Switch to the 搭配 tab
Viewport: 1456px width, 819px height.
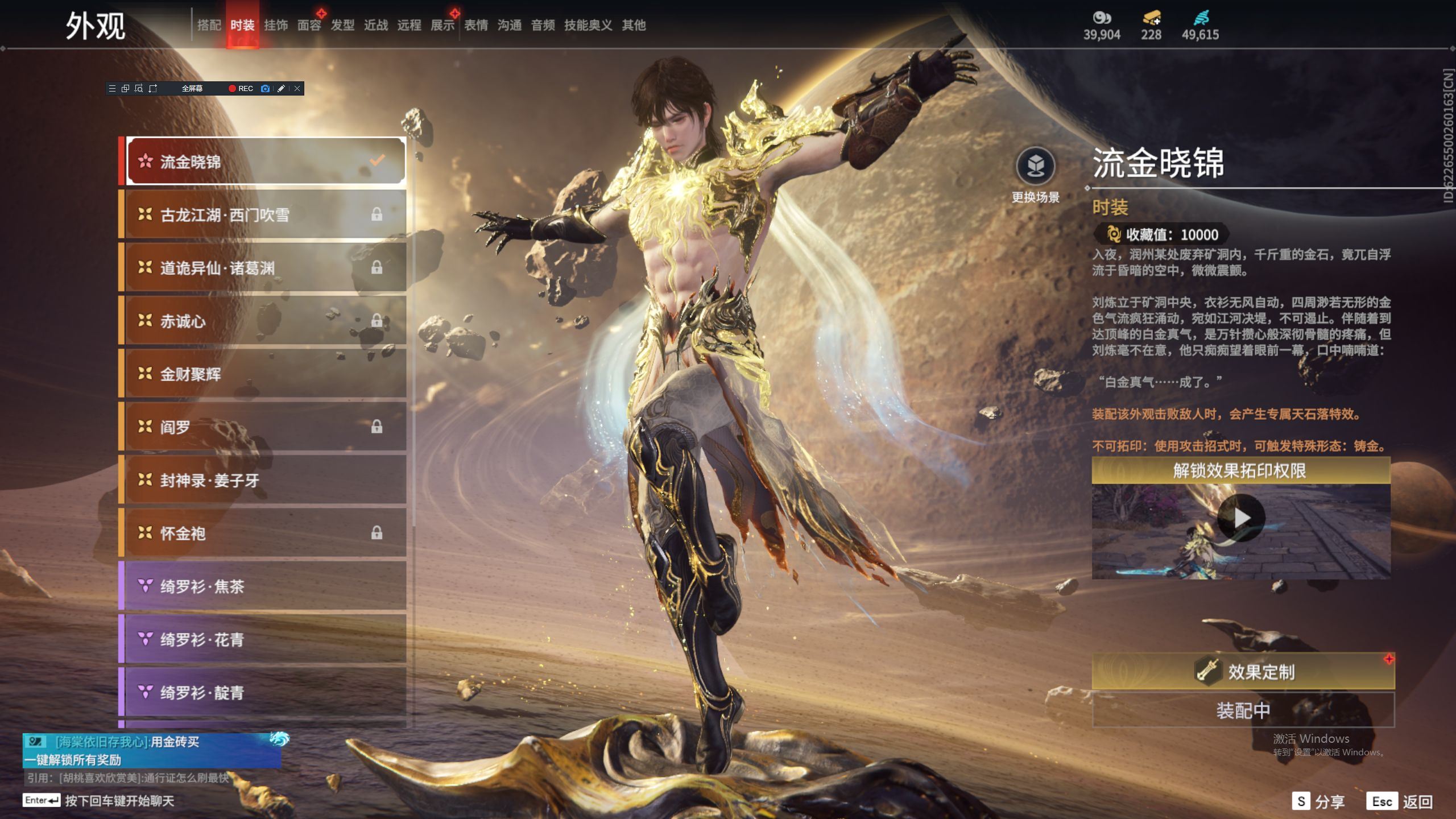tap(209, 25)
